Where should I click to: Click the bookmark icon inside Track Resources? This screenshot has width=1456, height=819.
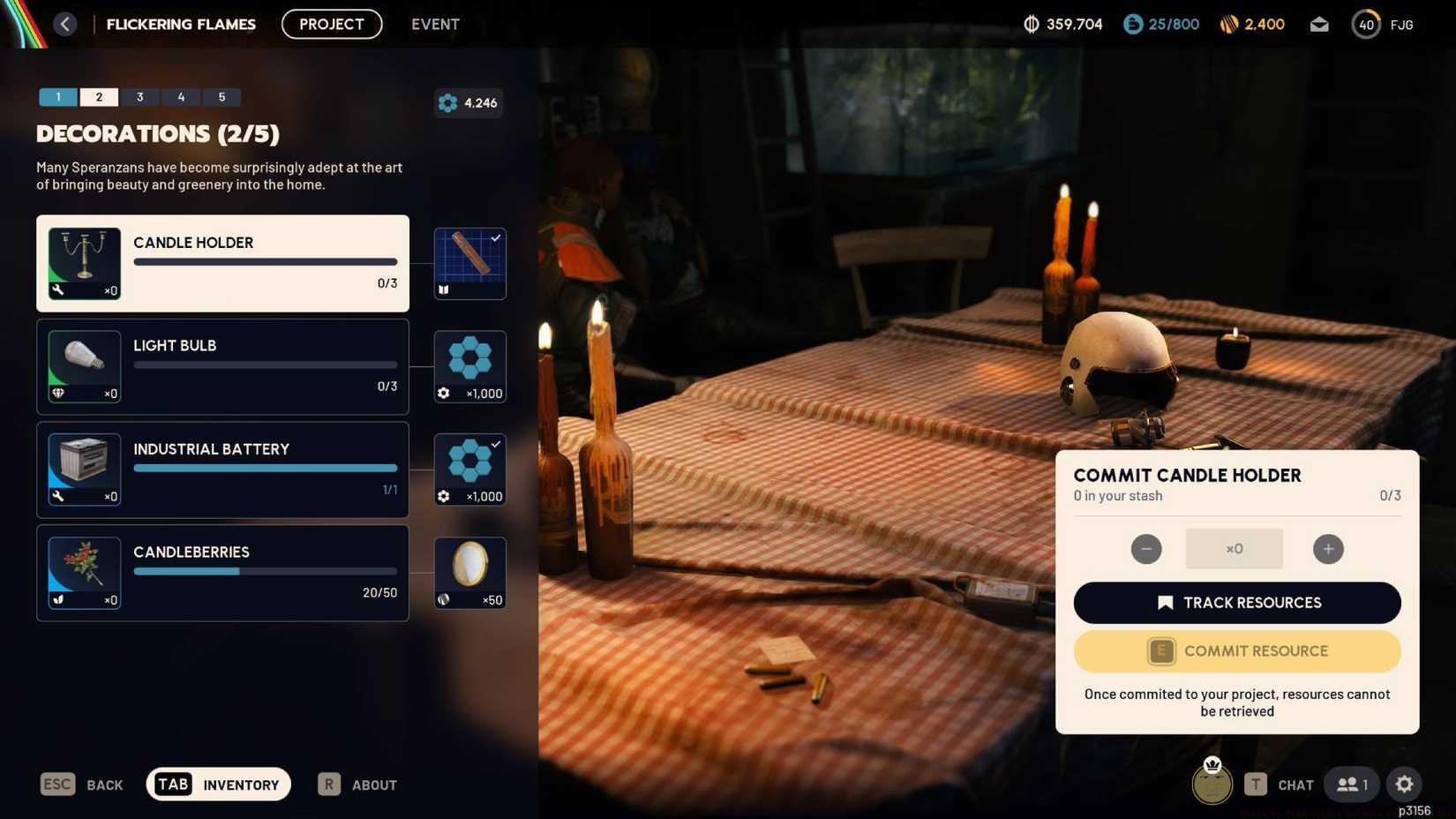click(1165, 602)
